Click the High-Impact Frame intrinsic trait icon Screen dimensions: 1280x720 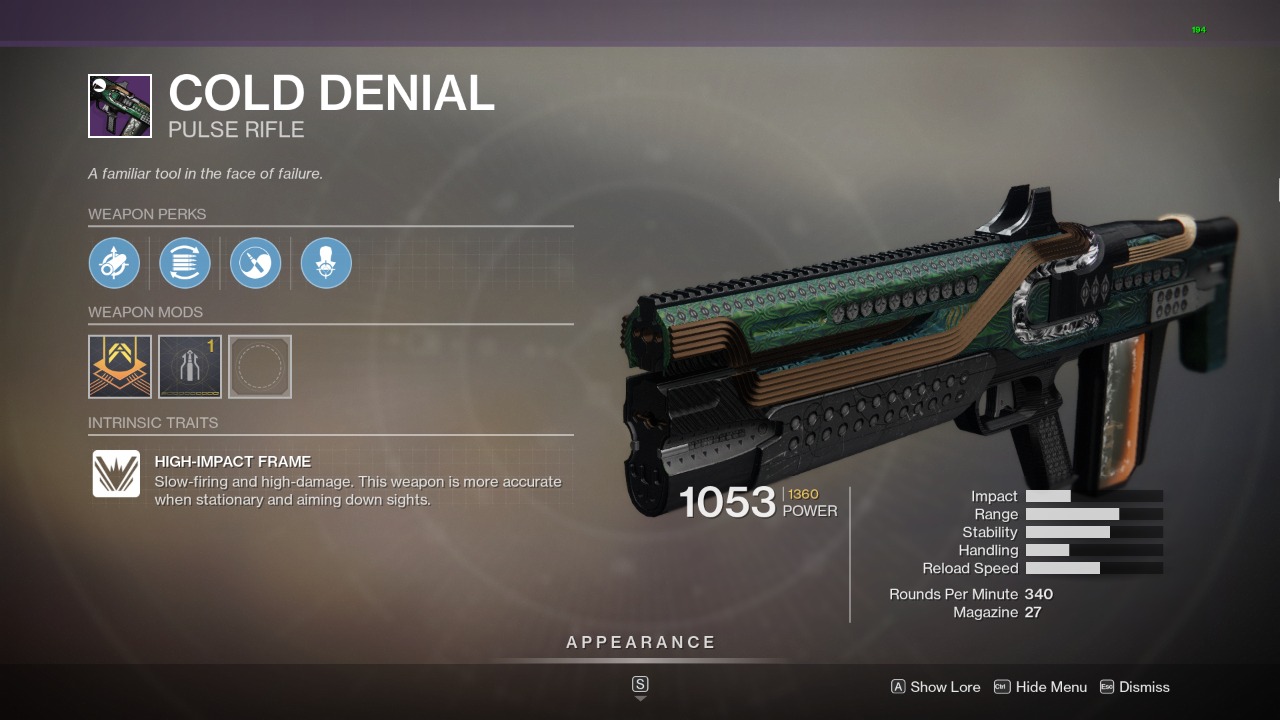(116, 474)
